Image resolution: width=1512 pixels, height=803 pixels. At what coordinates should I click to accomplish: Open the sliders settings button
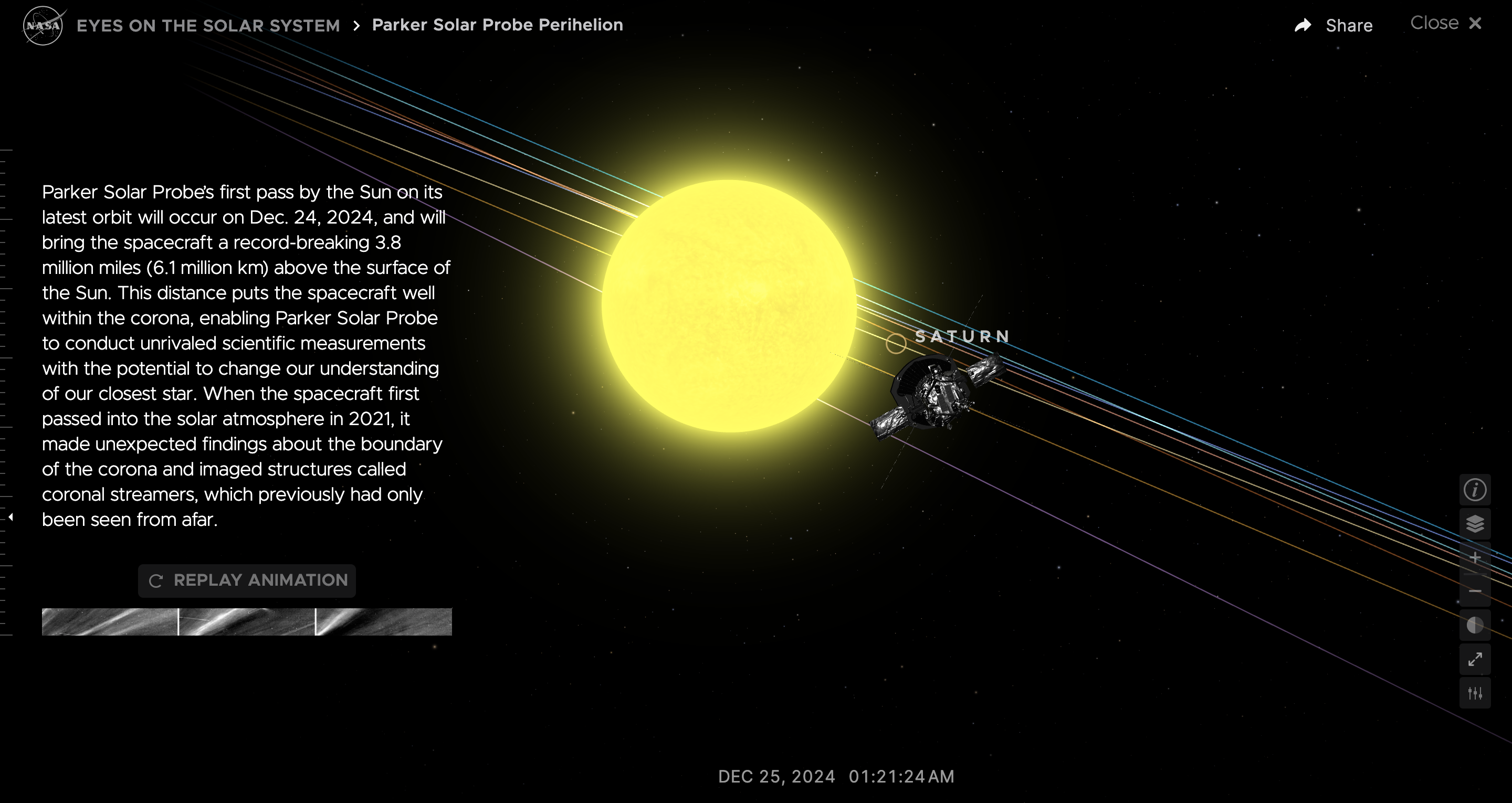coord(1474,693)
